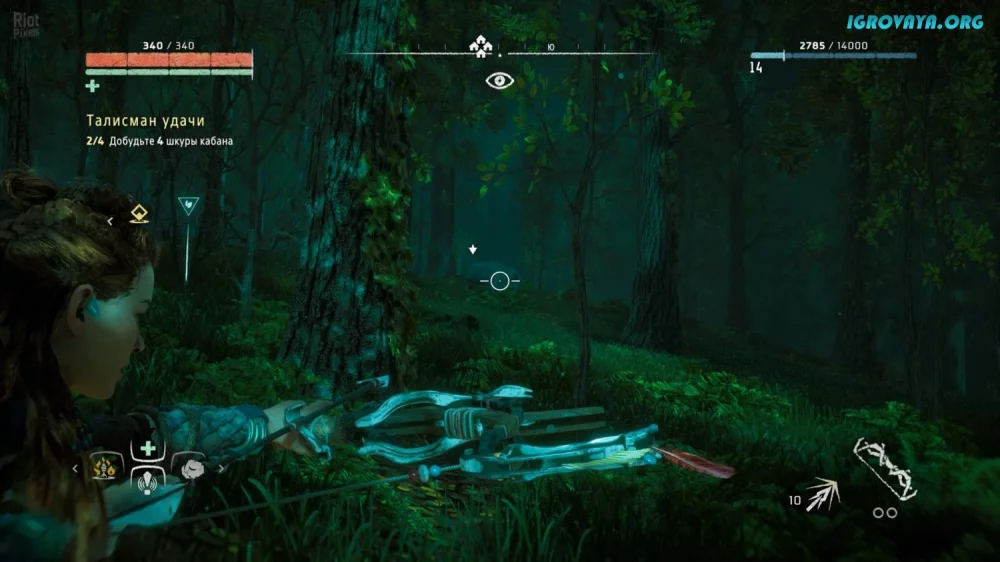The height and width of the screenshot is (562, 1000).
Task: Choose the fire trap tool slot
Action: pyautogui.click(x=104, y=466)
